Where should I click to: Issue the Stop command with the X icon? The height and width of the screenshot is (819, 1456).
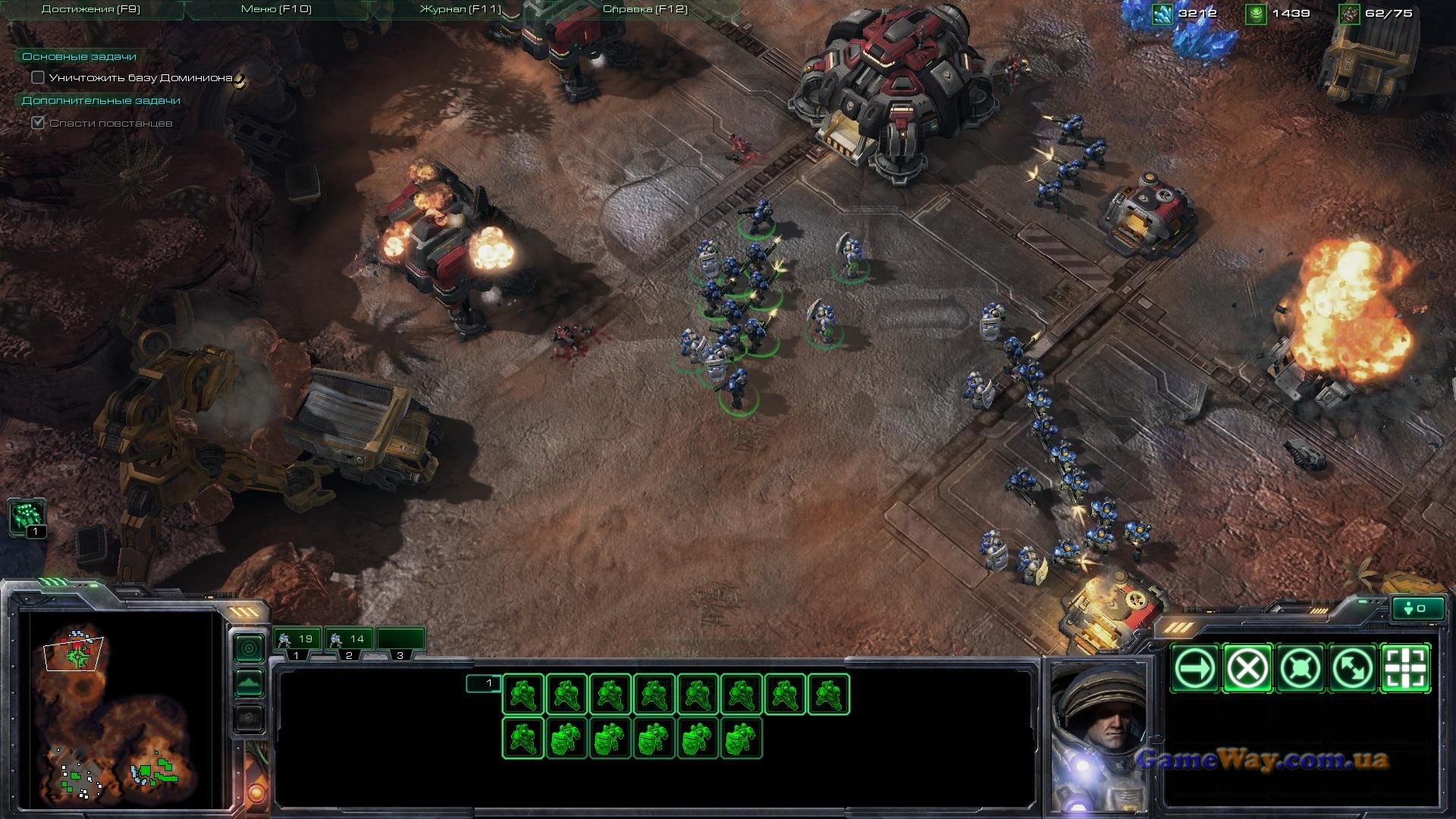click(x=1247, y=669)
